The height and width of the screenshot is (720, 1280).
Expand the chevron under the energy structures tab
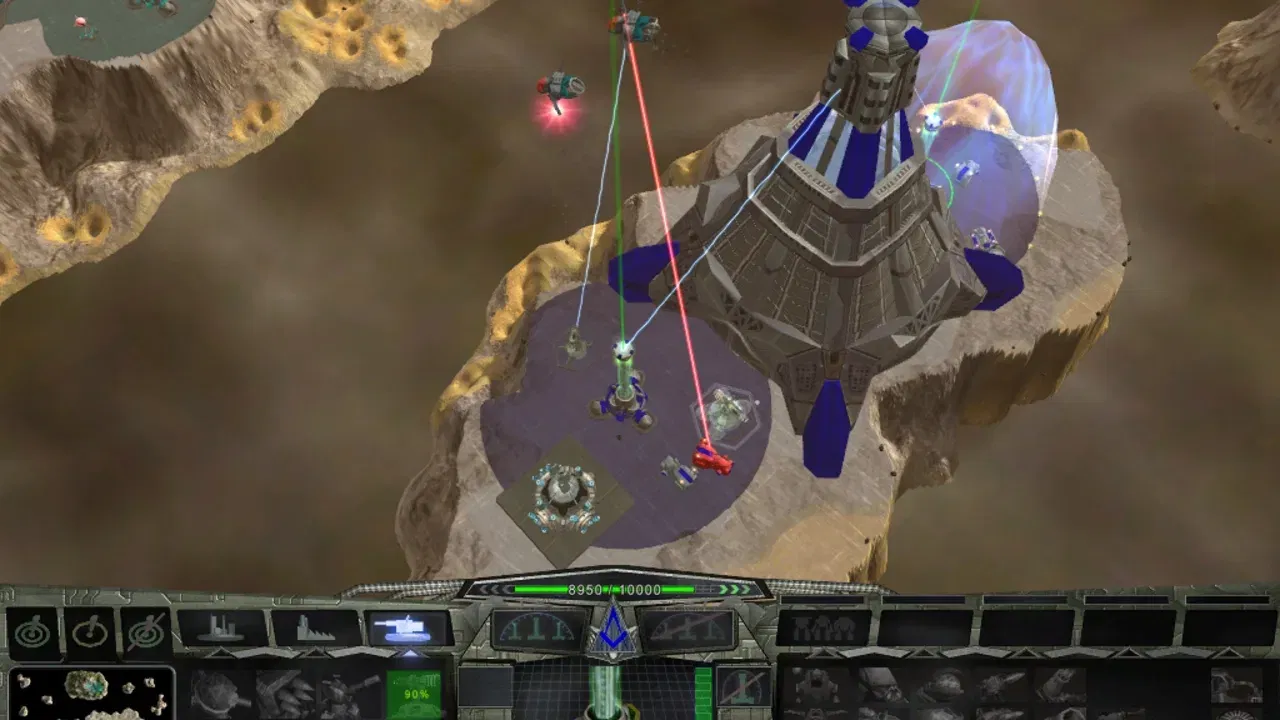click(220, 652)
